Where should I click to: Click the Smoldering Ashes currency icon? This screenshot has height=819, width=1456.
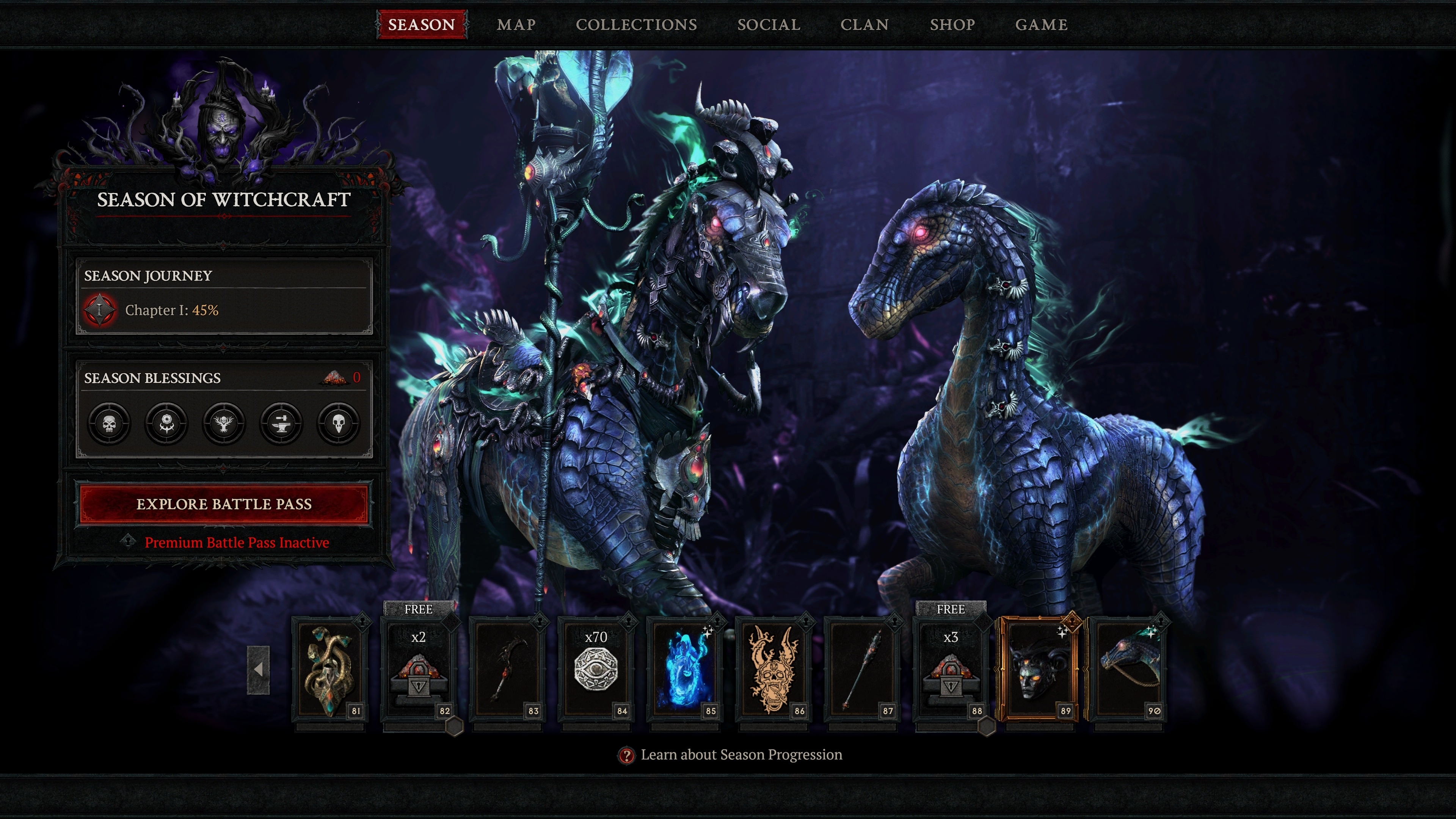334,378
